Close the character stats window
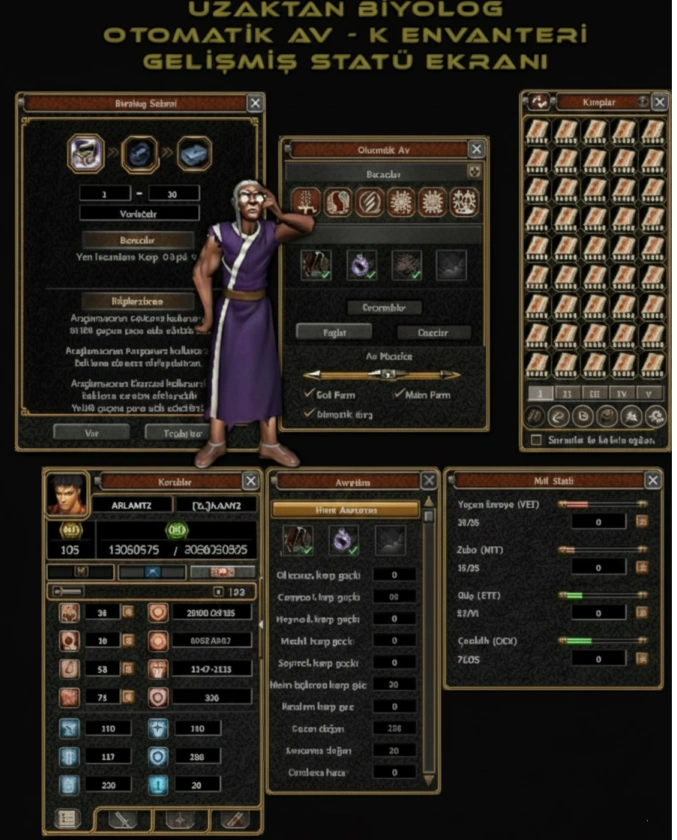Viewport: 677px width, 840px height. point(251,482)
